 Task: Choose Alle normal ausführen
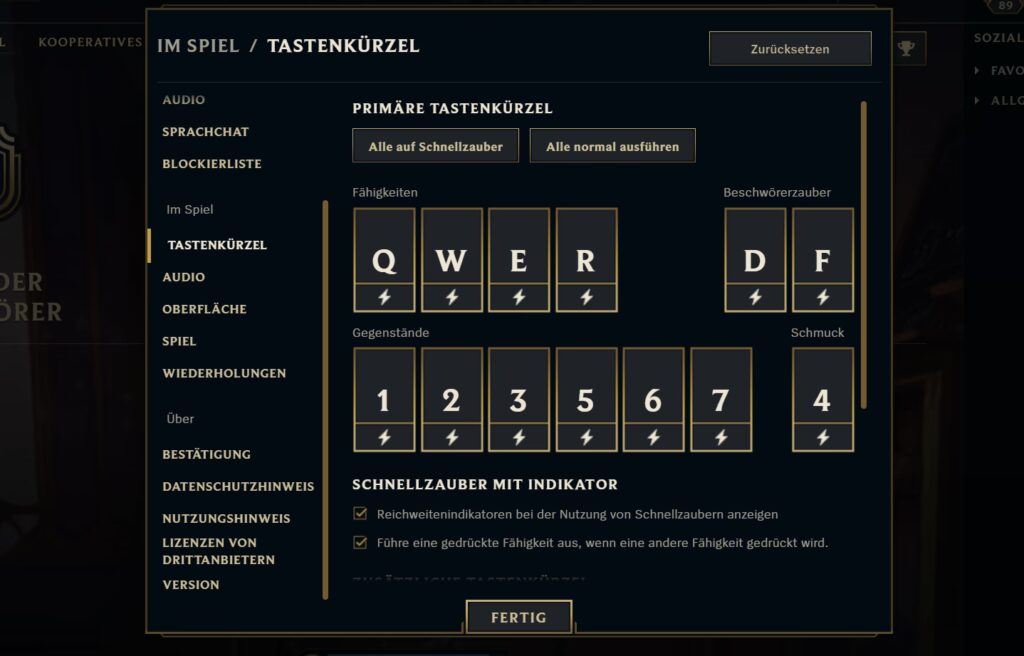(x=612, y=146)
